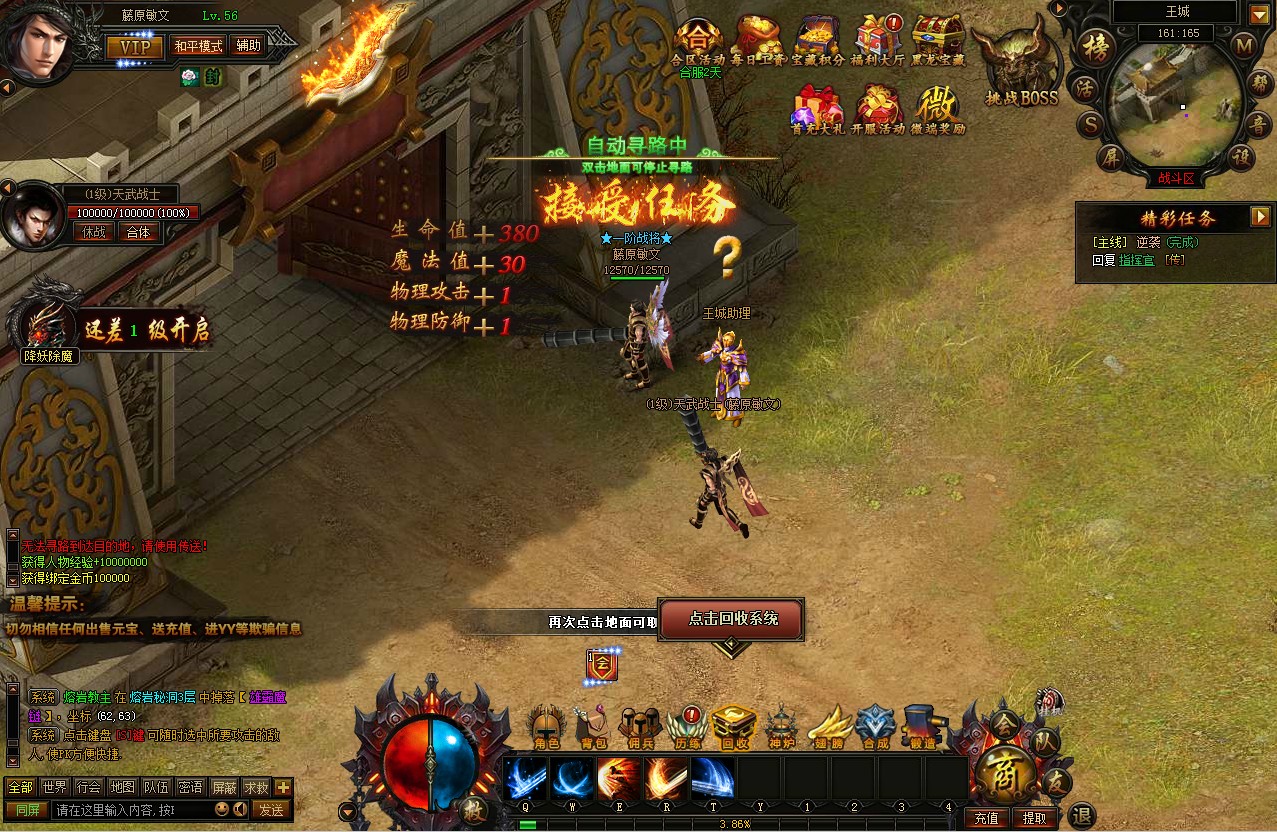Activate the skill in hotbar slot Q
The width and height of the screenshot is (1277, 832).
tap(526, 778)
